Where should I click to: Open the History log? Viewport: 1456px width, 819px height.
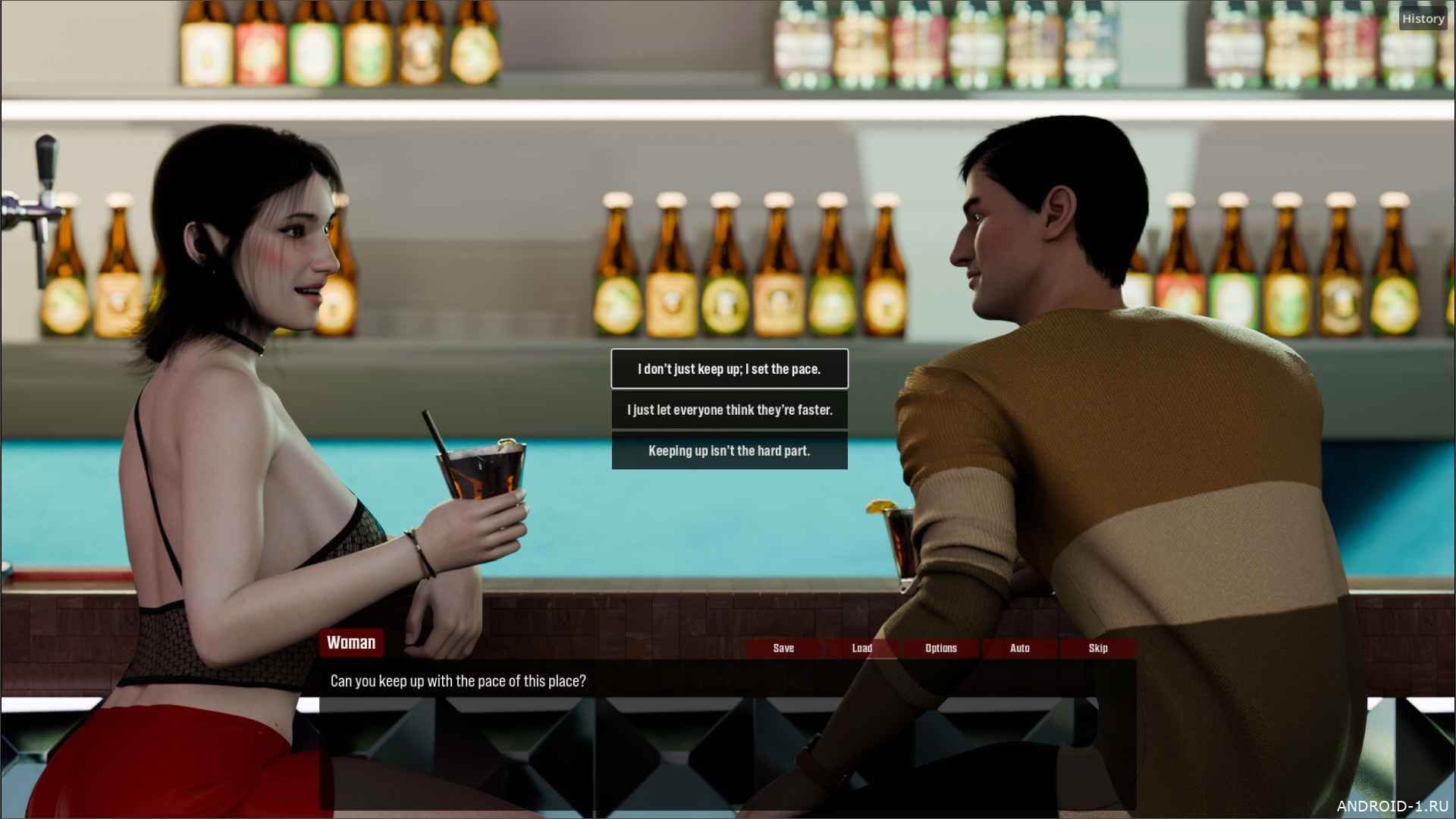point(1422,19)
